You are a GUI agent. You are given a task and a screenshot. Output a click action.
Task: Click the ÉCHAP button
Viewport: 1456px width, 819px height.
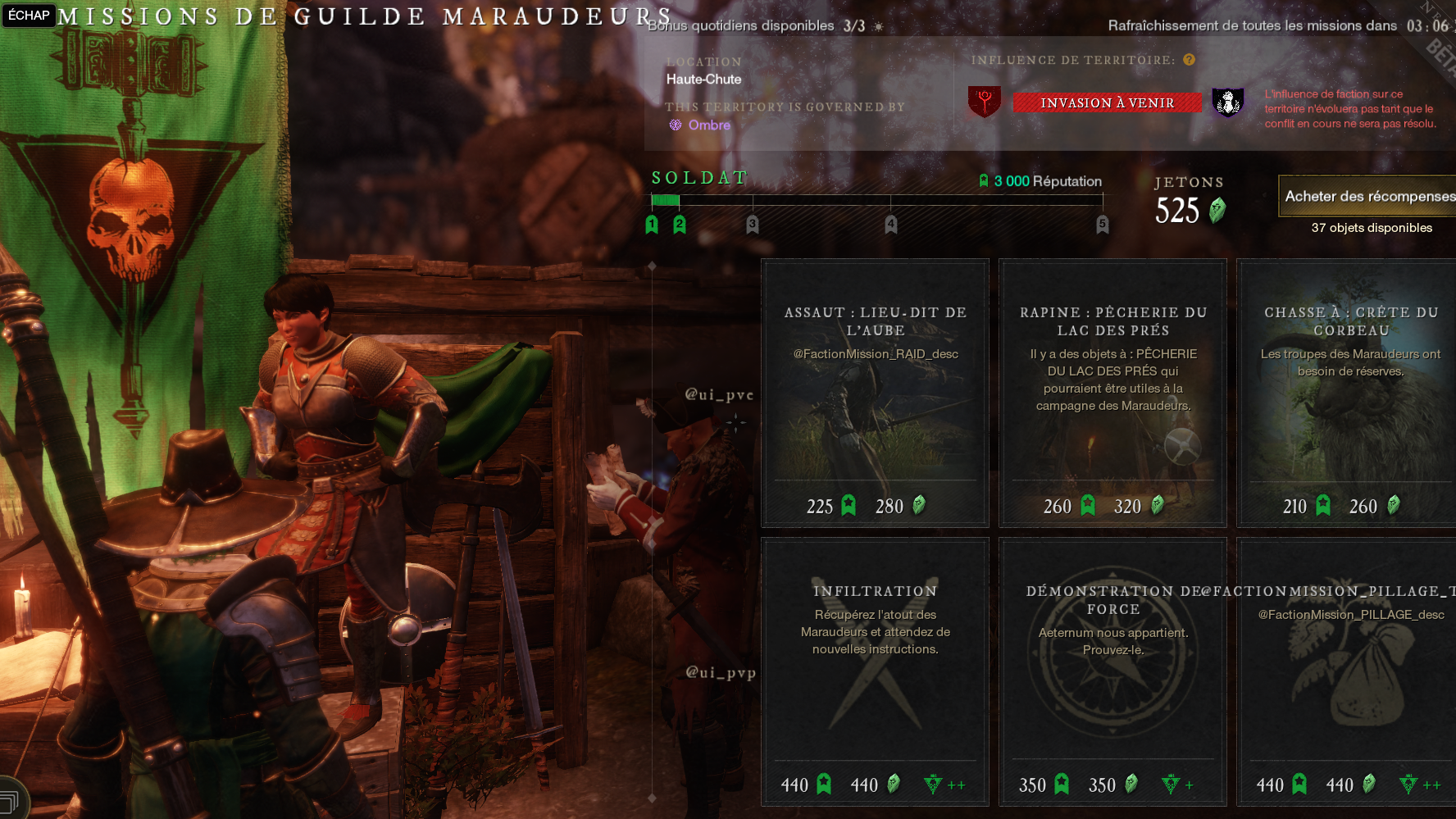(30, 16)
